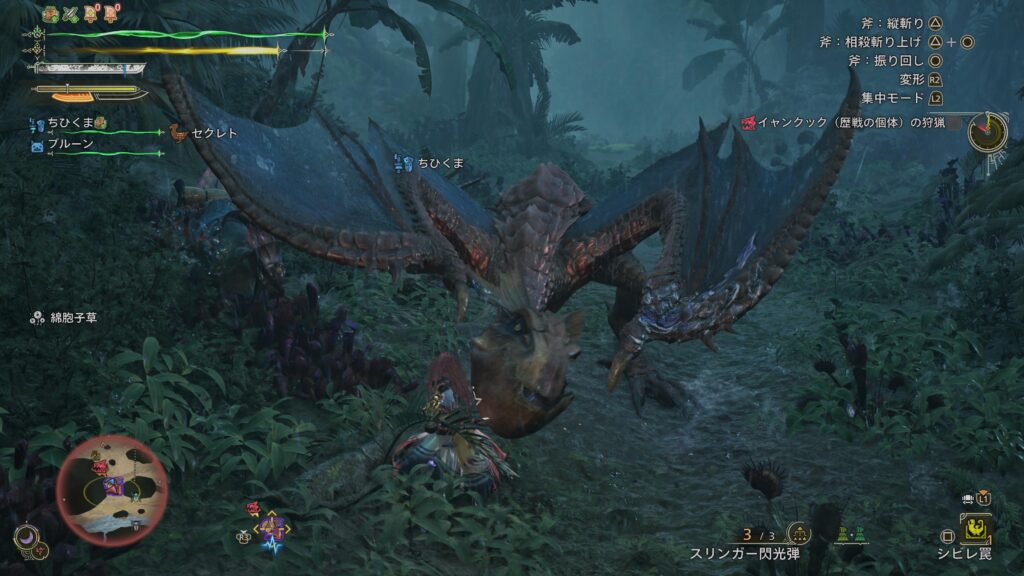
Task: Choose the slinger flash pod ammo
Action: pos(758,536)
